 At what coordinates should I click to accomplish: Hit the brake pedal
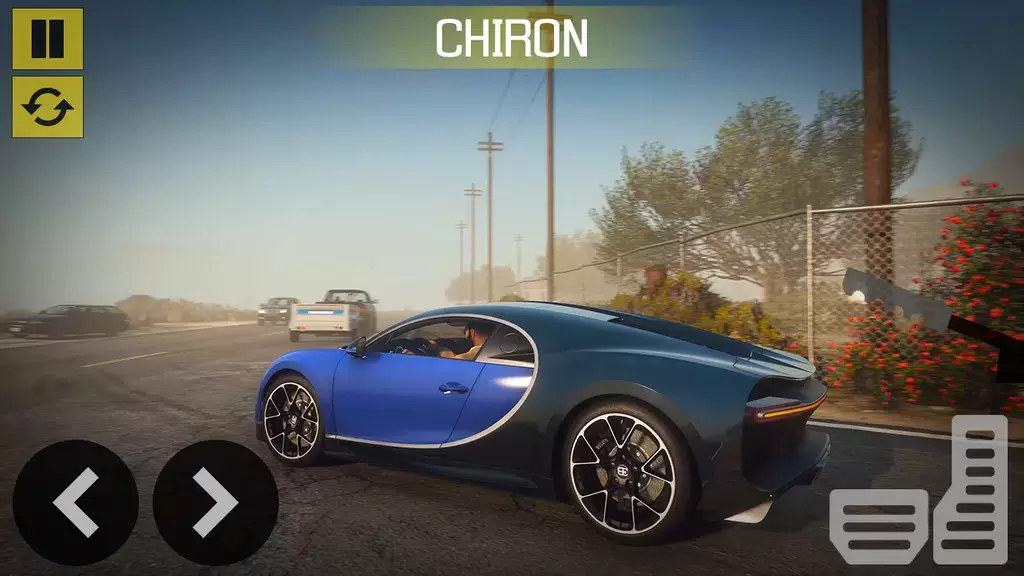tap(879, 526)
